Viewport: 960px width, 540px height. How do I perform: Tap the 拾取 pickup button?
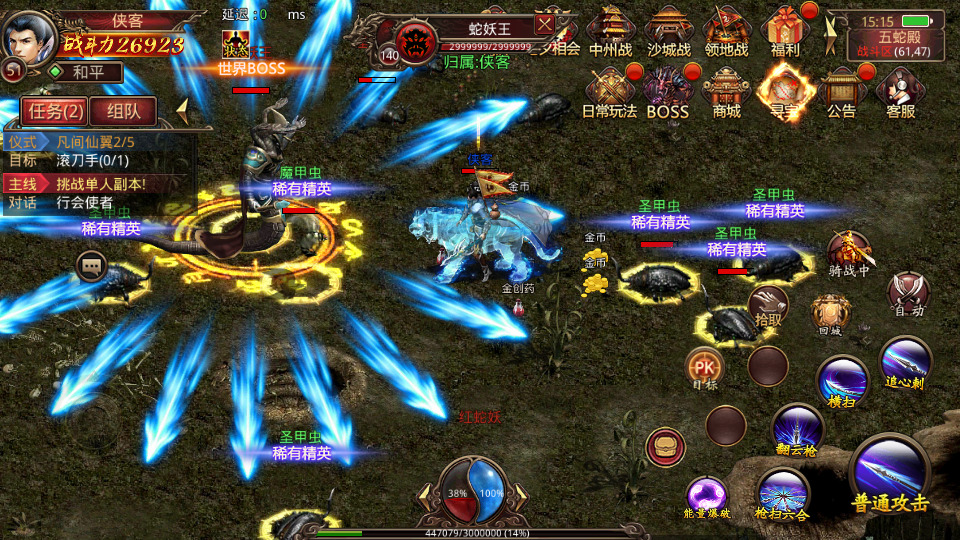click(x=768, y=305)
